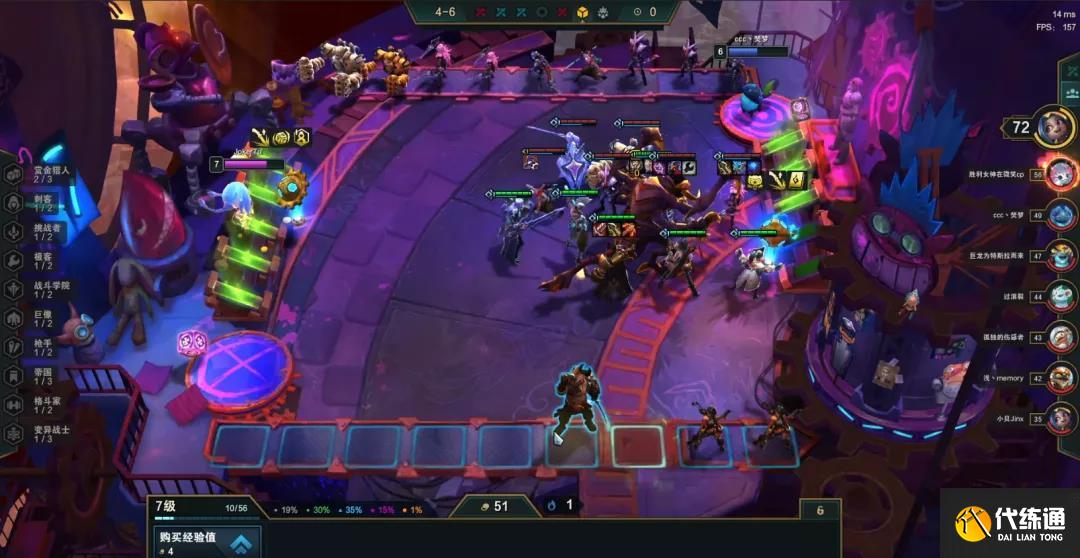The image size is (1080, 558).
Task: Click the 格斗家 trait entry
Action: point(38,404)
